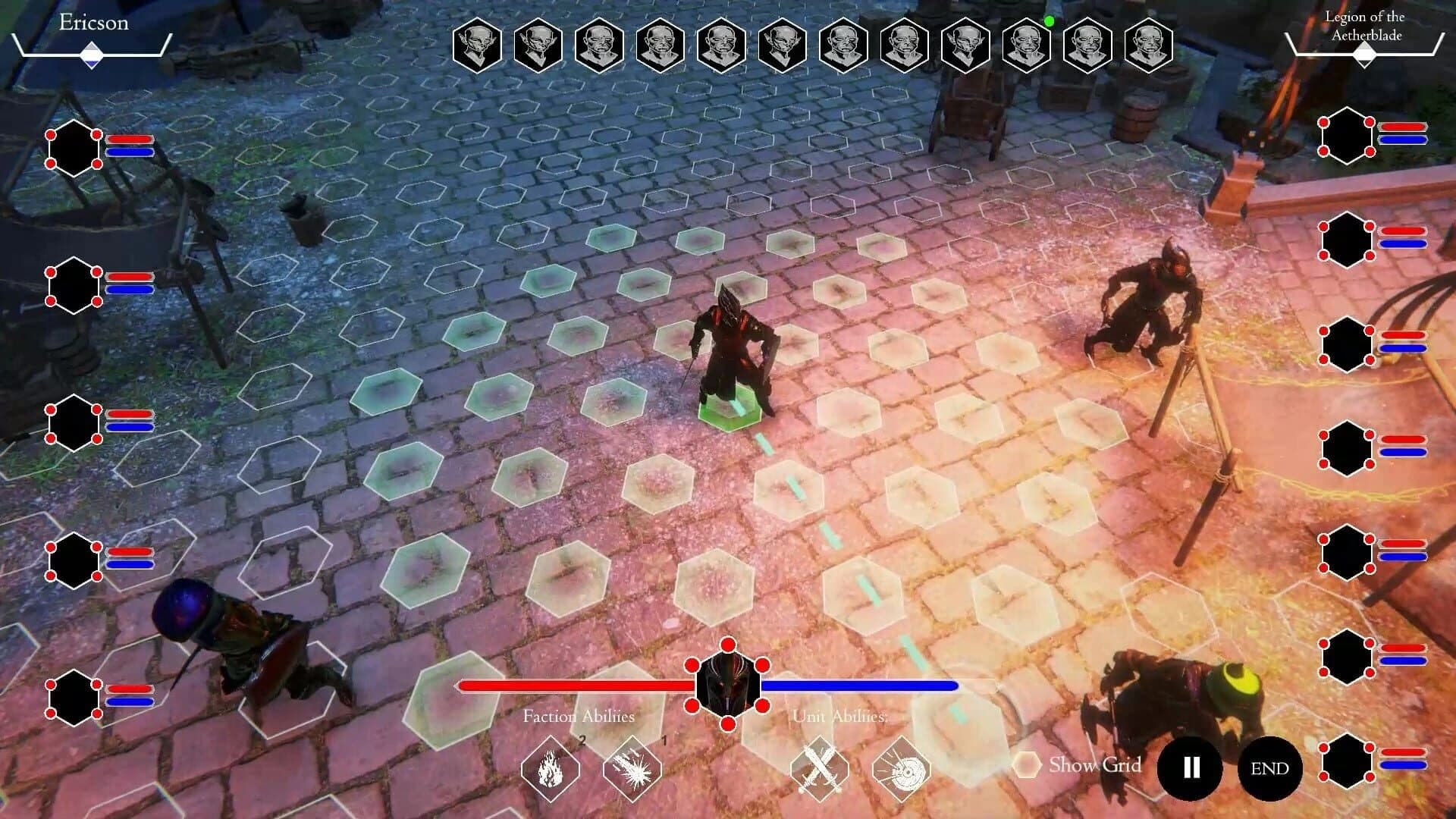Use the shield Unit Ability icon
Image resolution: width=1456 pixels, height=819 pixels.
pyautogui.click(x=901, y=769)
